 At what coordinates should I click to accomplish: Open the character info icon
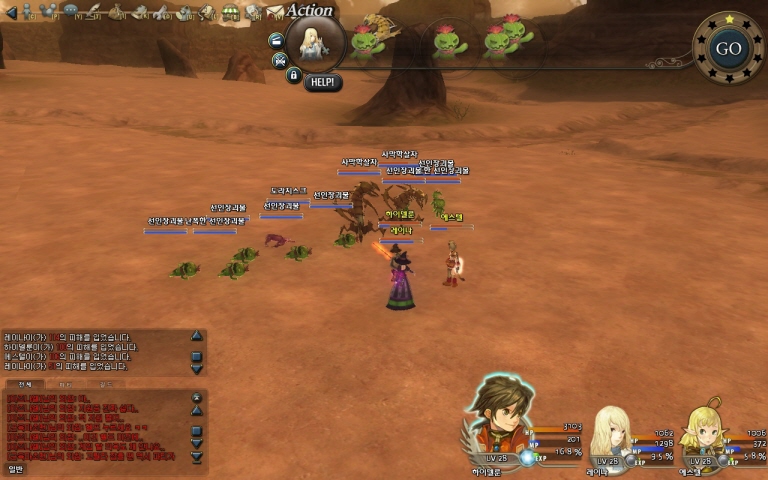[28, 12]
